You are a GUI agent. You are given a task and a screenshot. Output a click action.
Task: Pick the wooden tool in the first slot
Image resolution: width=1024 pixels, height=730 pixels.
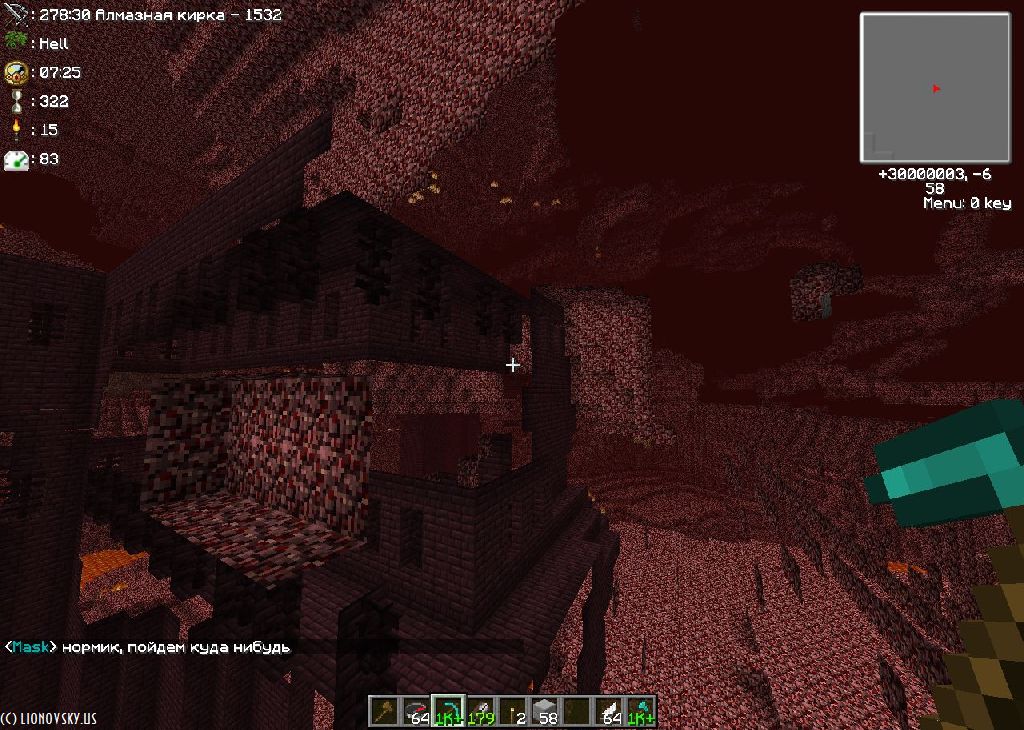click(384, 710)
